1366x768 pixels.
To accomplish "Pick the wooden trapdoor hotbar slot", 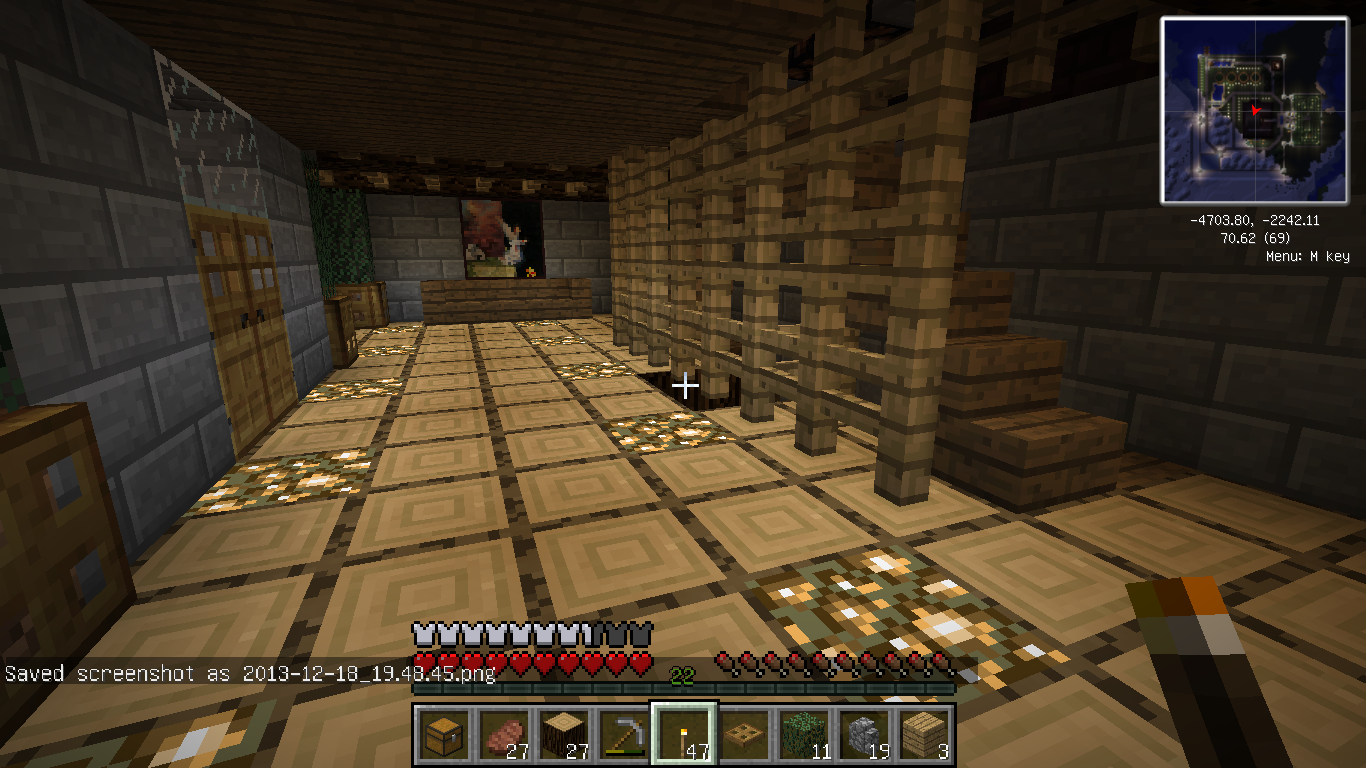I will click(x=743, y=735).
